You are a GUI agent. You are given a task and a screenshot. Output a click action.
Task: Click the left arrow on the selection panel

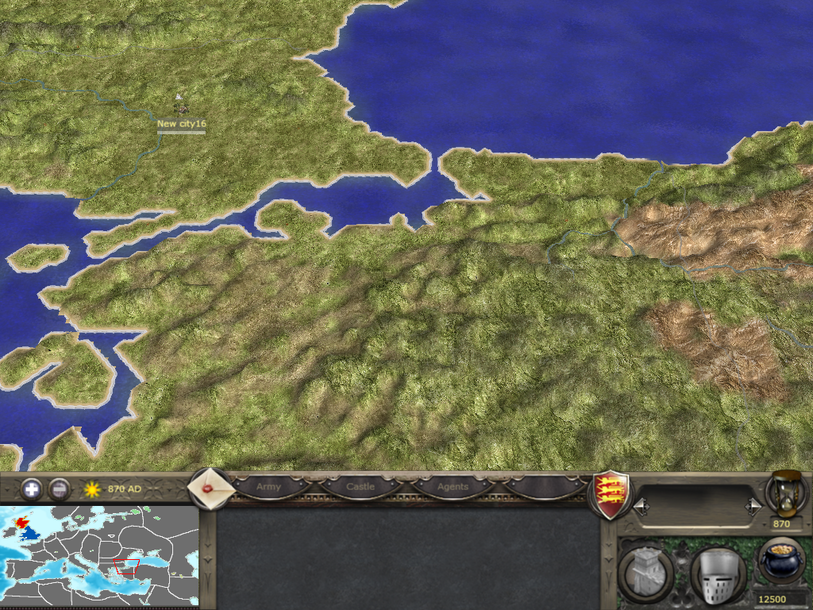[x=639, y=508]
